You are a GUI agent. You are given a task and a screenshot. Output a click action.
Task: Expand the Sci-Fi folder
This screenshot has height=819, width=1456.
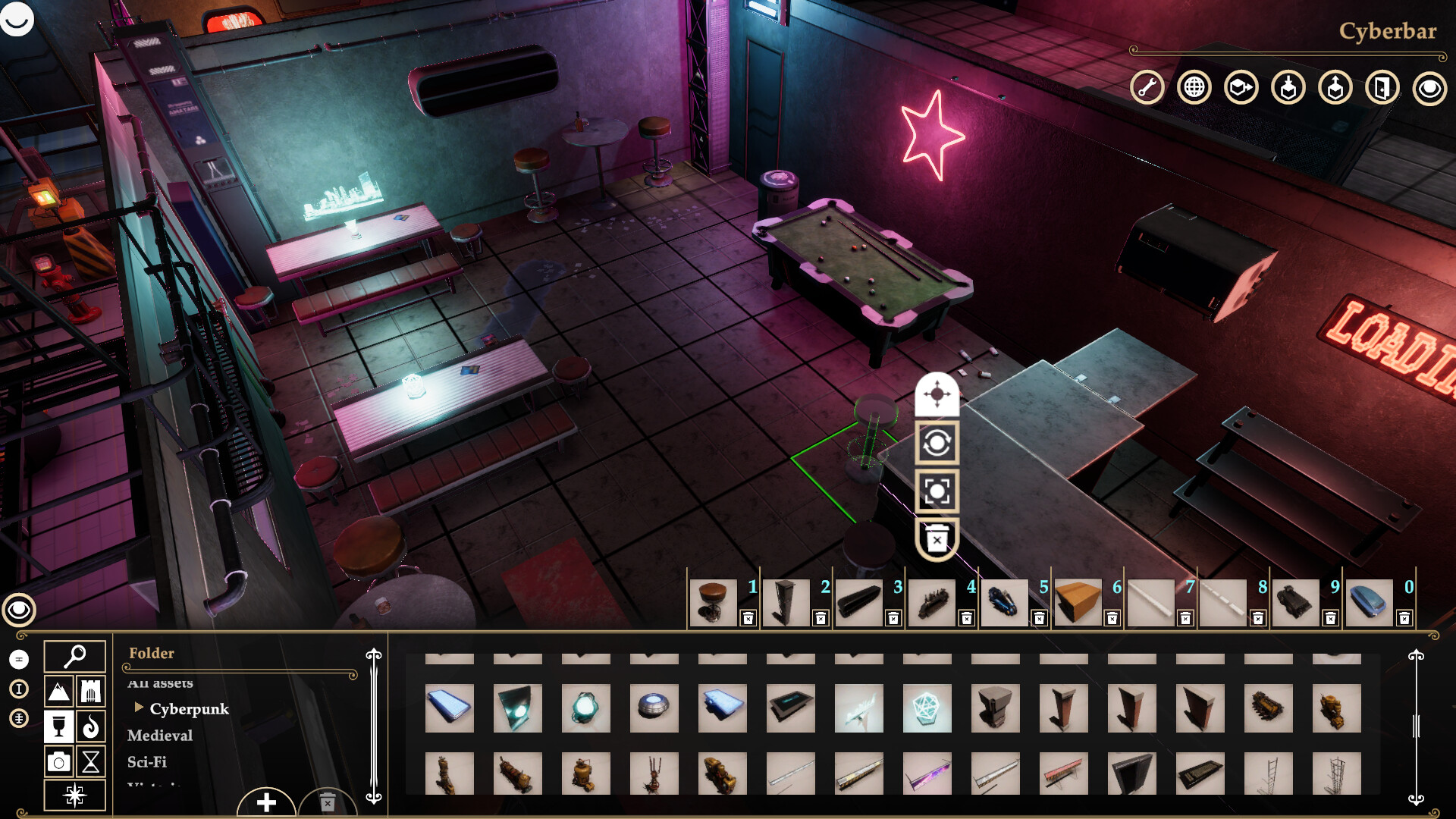pos(146,762)
